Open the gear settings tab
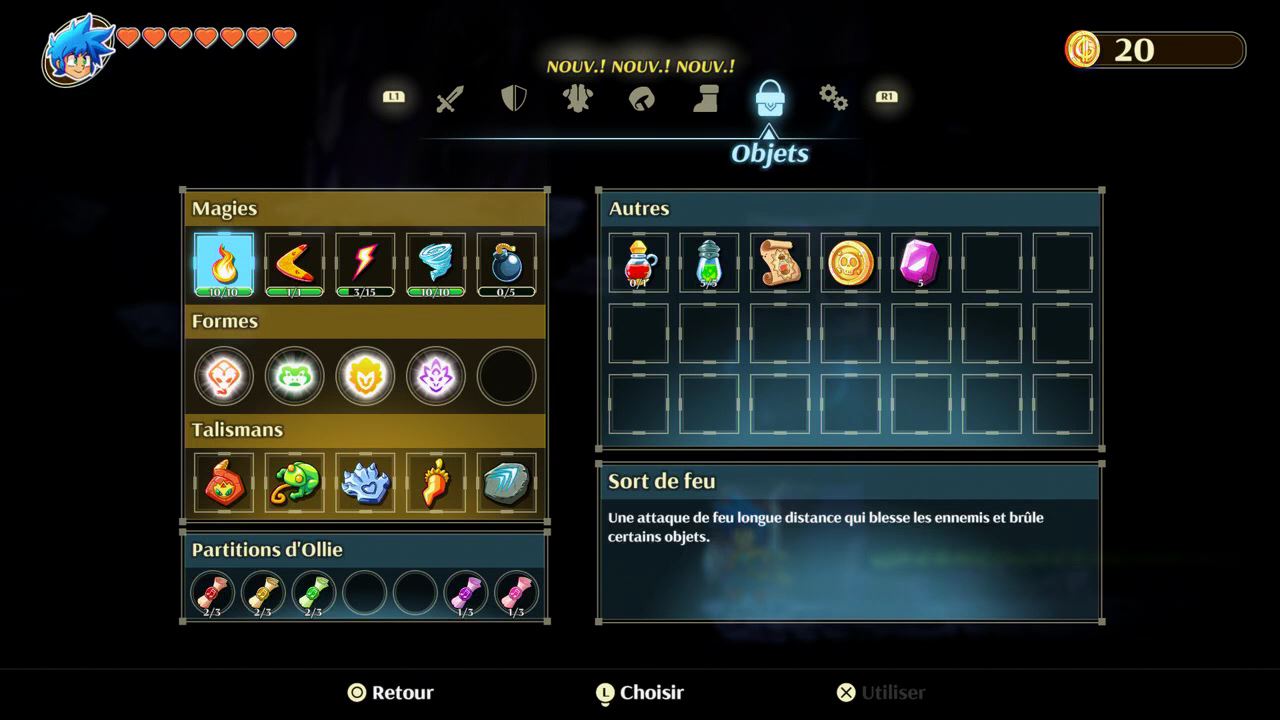This screenshot has height=720, width=1280. [832, 97]
